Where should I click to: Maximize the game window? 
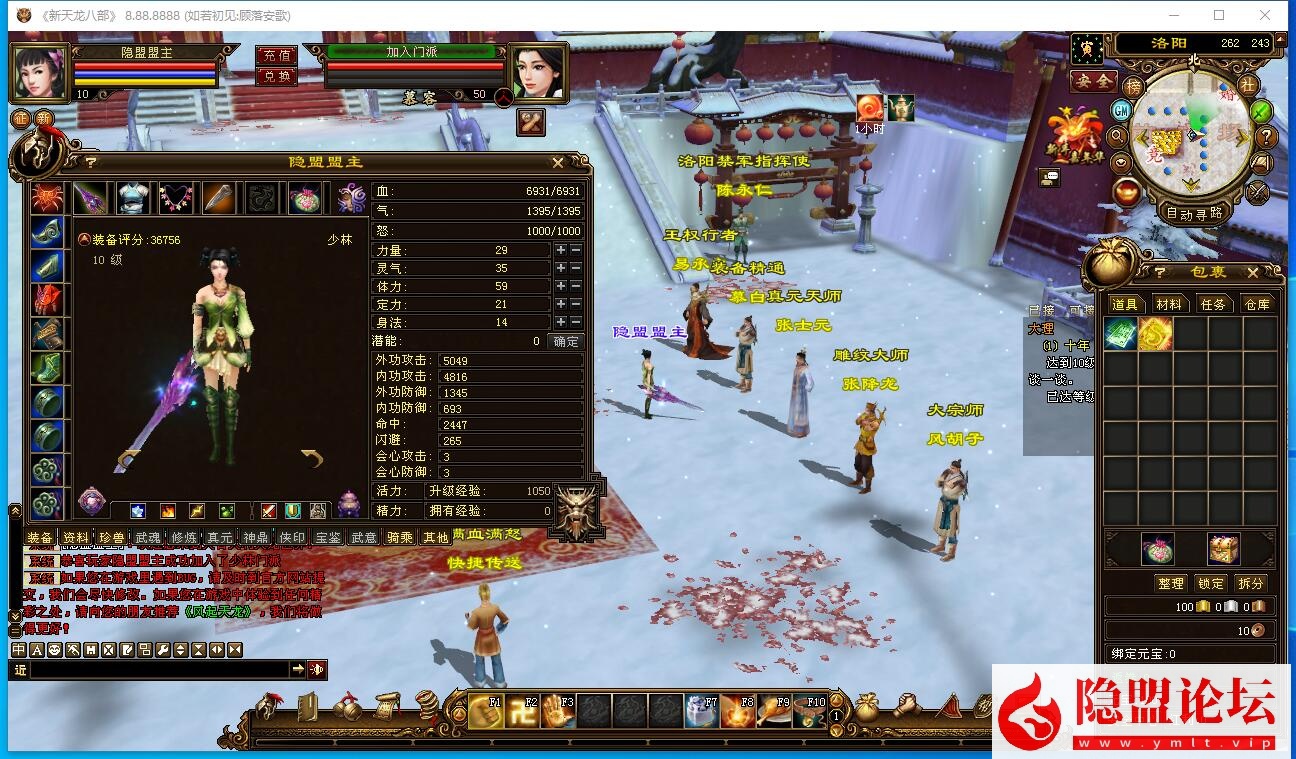click(1219, 15)
